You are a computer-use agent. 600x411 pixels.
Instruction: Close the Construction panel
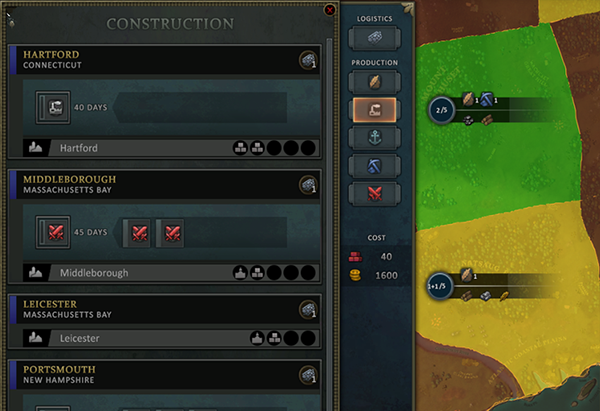pyautogui.click(x=330, y=10)
